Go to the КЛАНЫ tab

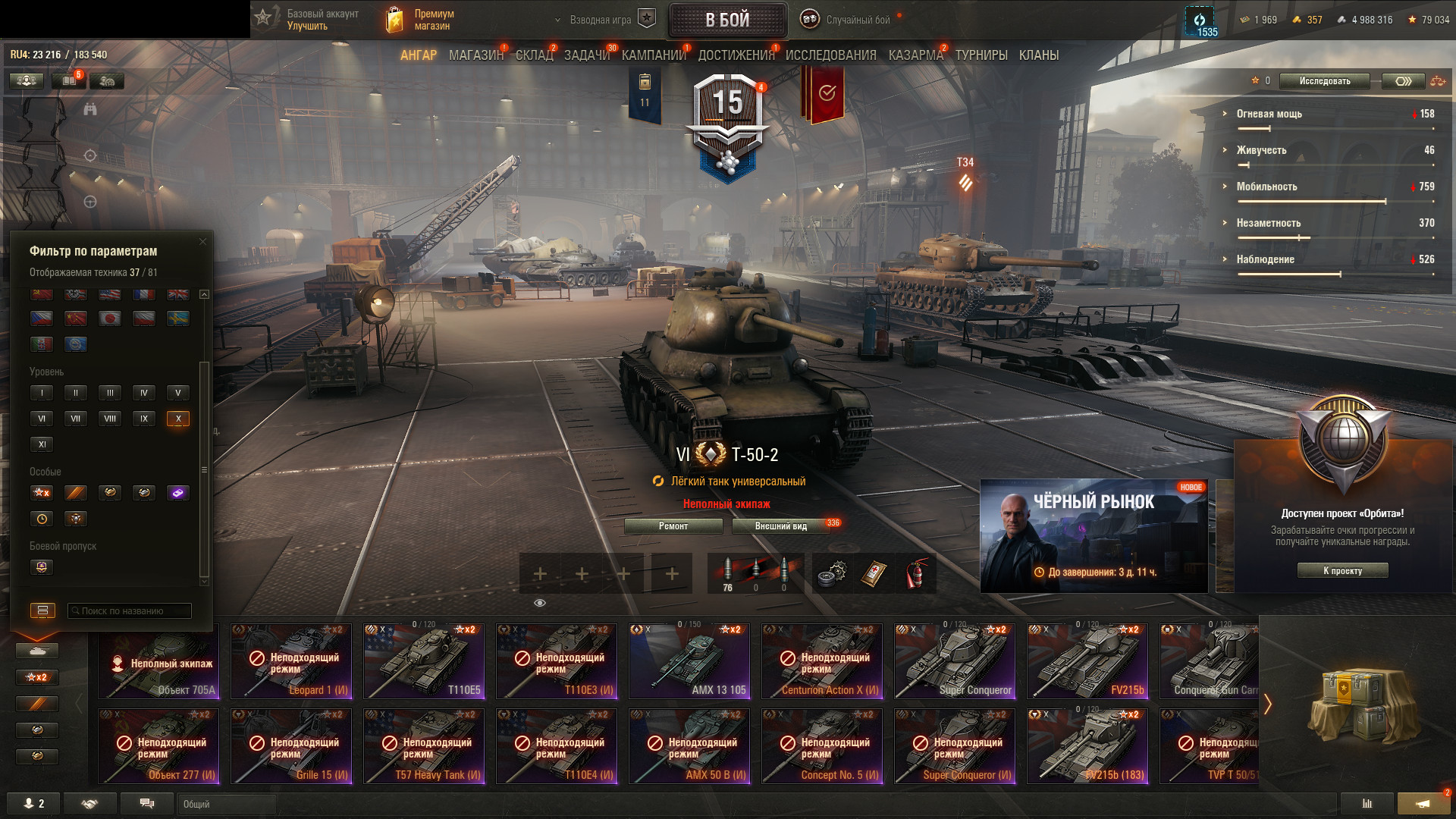pos(1038,55)
